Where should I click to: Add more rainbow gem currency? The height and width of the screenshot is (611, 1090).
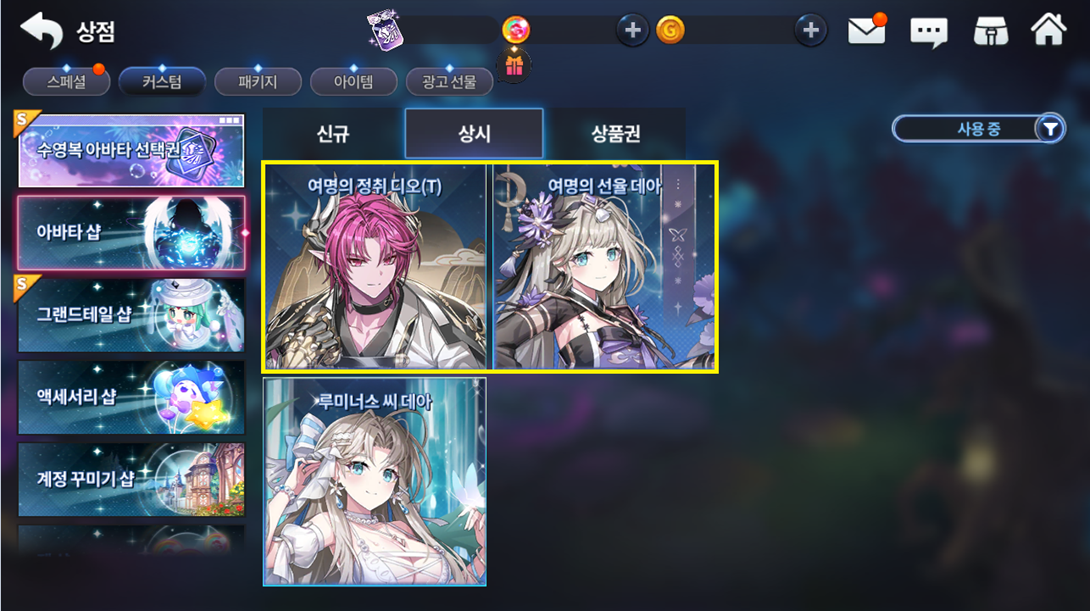pyautogui.click(x=631, y=31)
